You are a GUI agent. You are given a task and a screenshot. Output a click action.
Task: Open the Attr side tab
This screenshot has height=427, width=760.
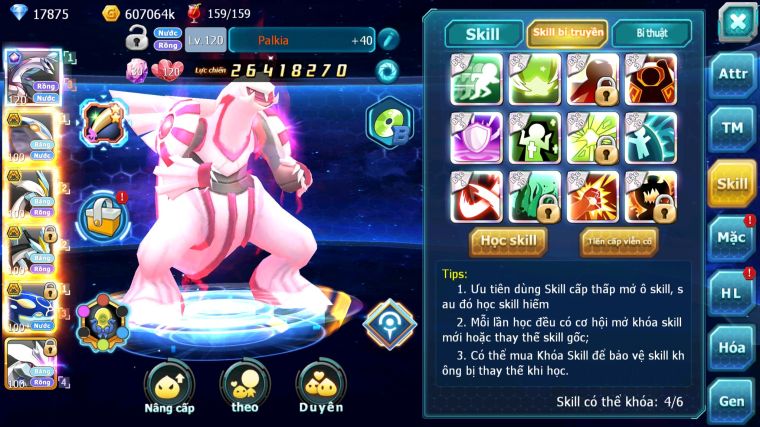click(x=732, y=75)
